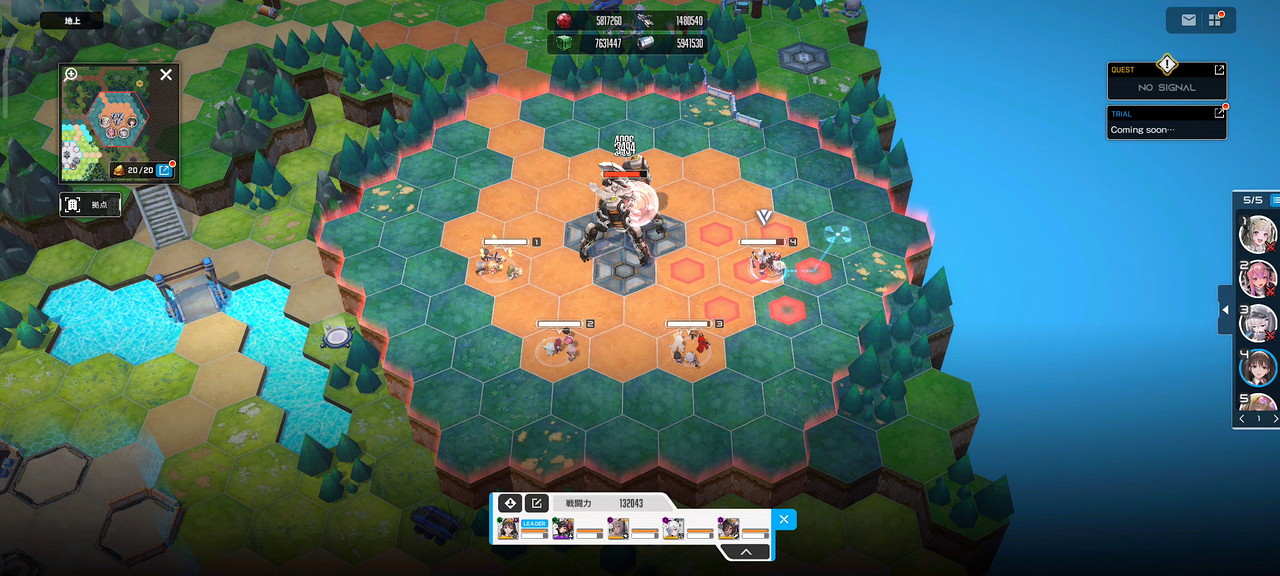Image resolution: width=1280 pixels, height=576 pixels.
Task: Collapse the squad side list arrow tab
Action: [x=1225, y=313]
